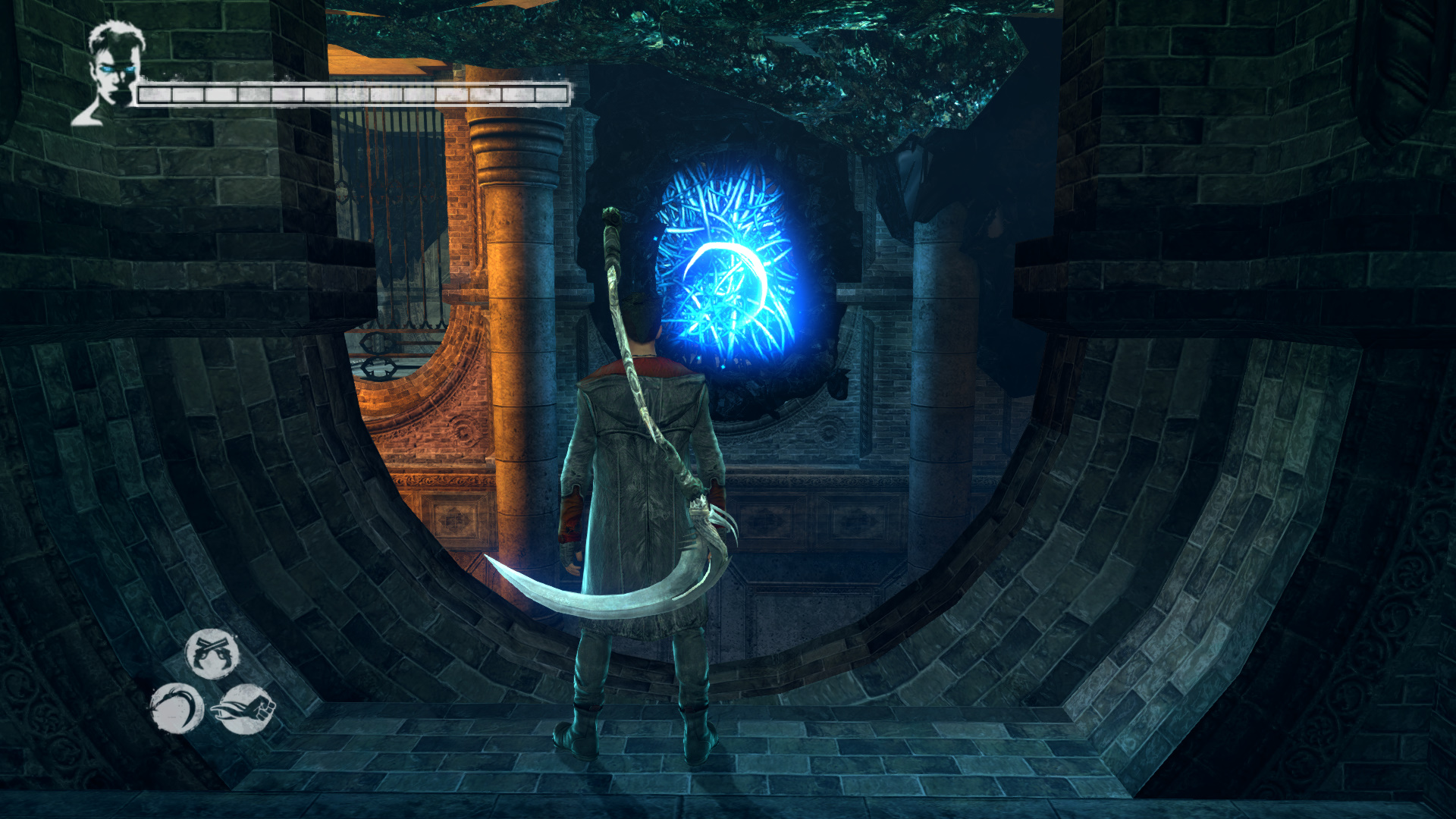This screenshot has width=1456, height=819.
Task: Select the crossed dual pistols weapon icon
Action: coord(212,654)
